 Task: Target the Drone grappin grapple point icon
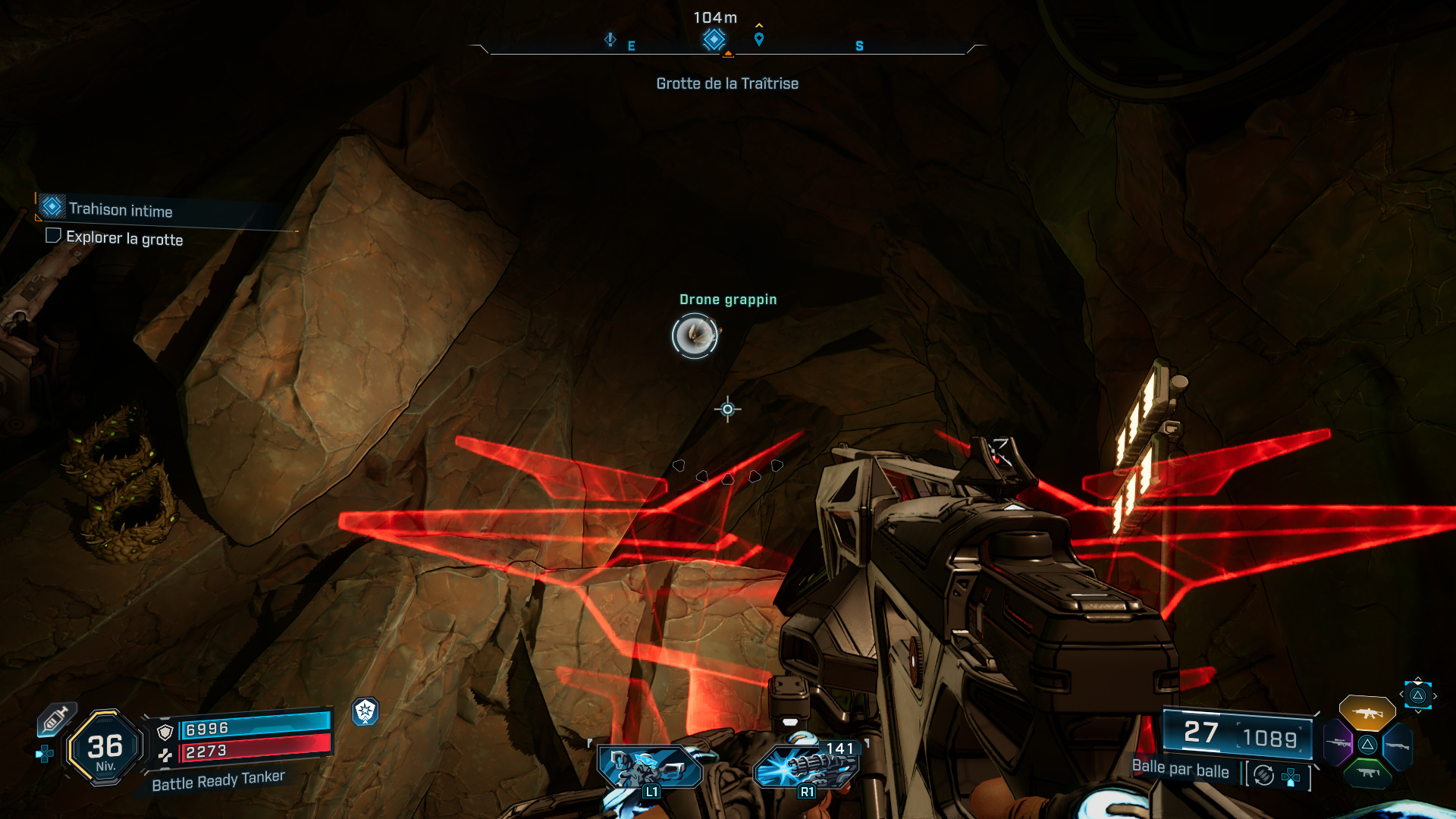tap(695, 335)
